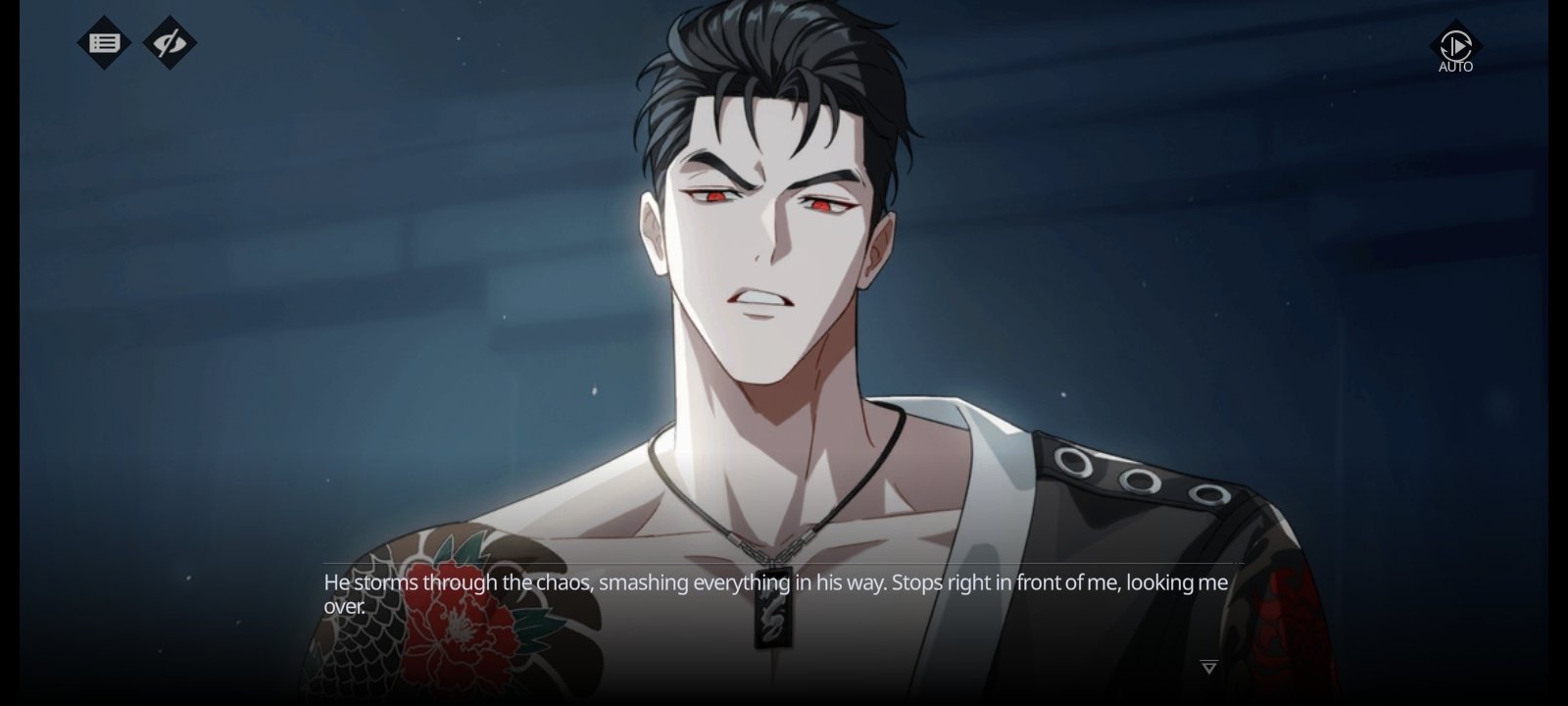Viewport: 1568px width, 706px height.
Task: Activate the circular play icon labeled AUTO
Action: tap(1454, 46)
